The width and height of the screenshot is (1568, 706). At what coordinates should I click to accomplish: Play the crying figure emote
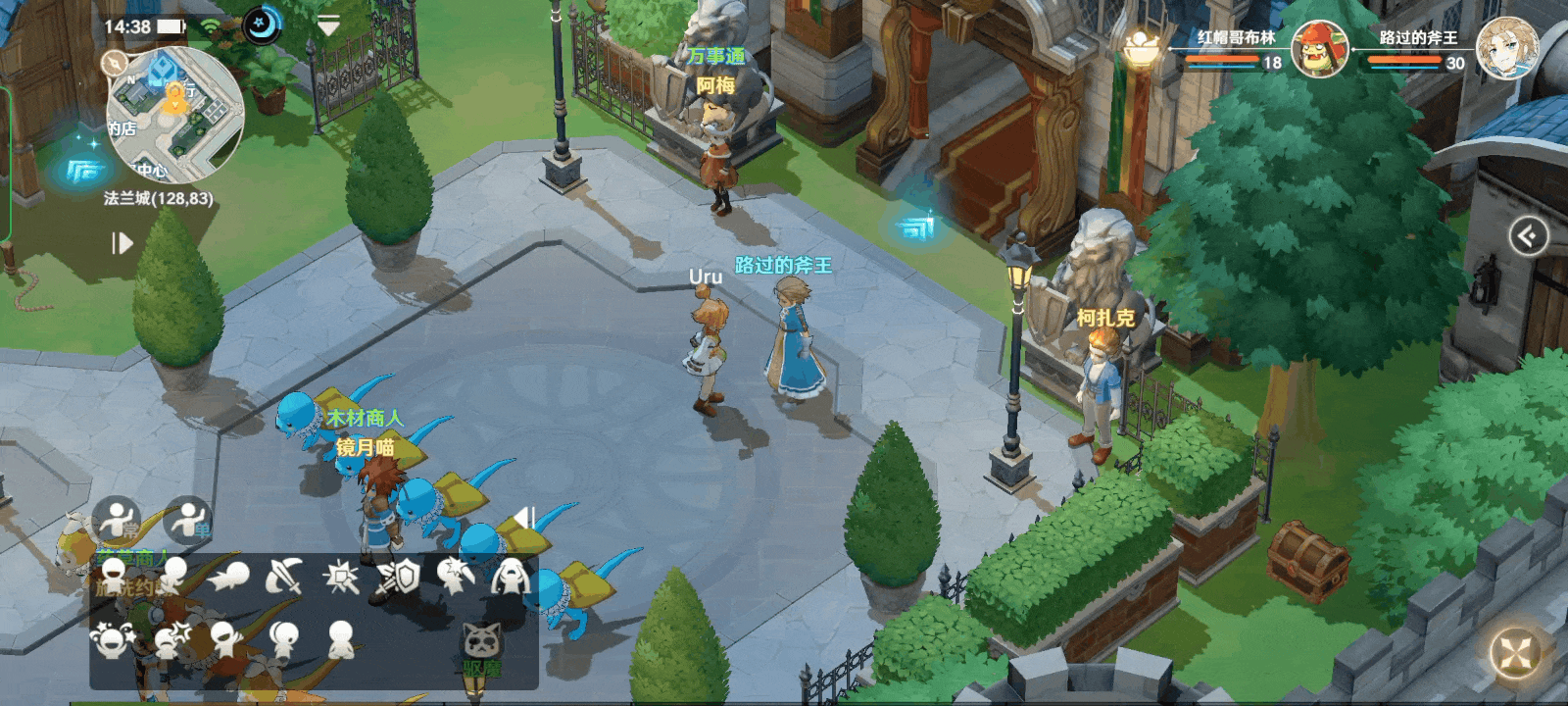coord(510,577)
